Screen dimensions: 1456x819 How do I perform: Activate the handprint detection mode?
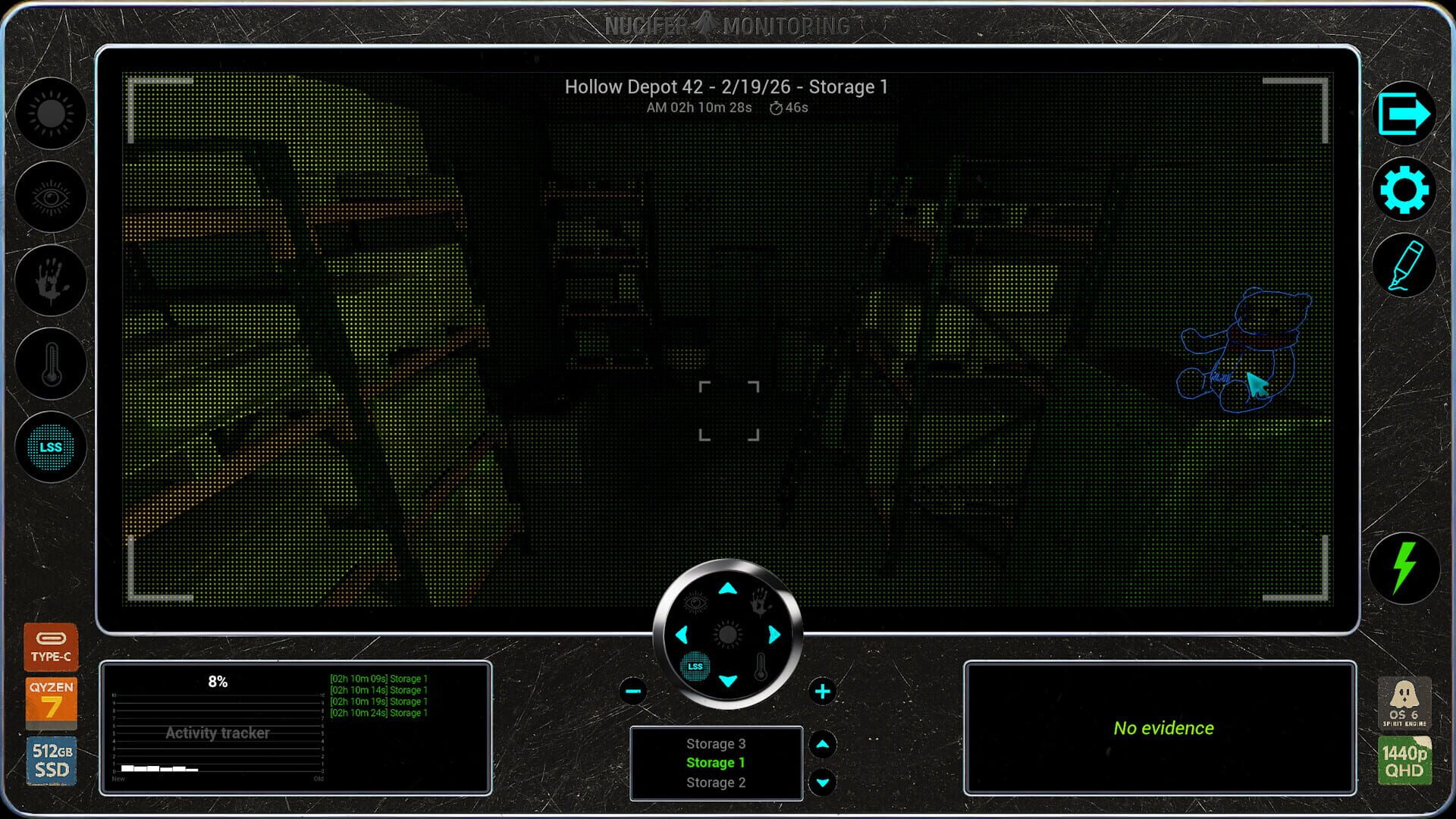tap(50, 281)
